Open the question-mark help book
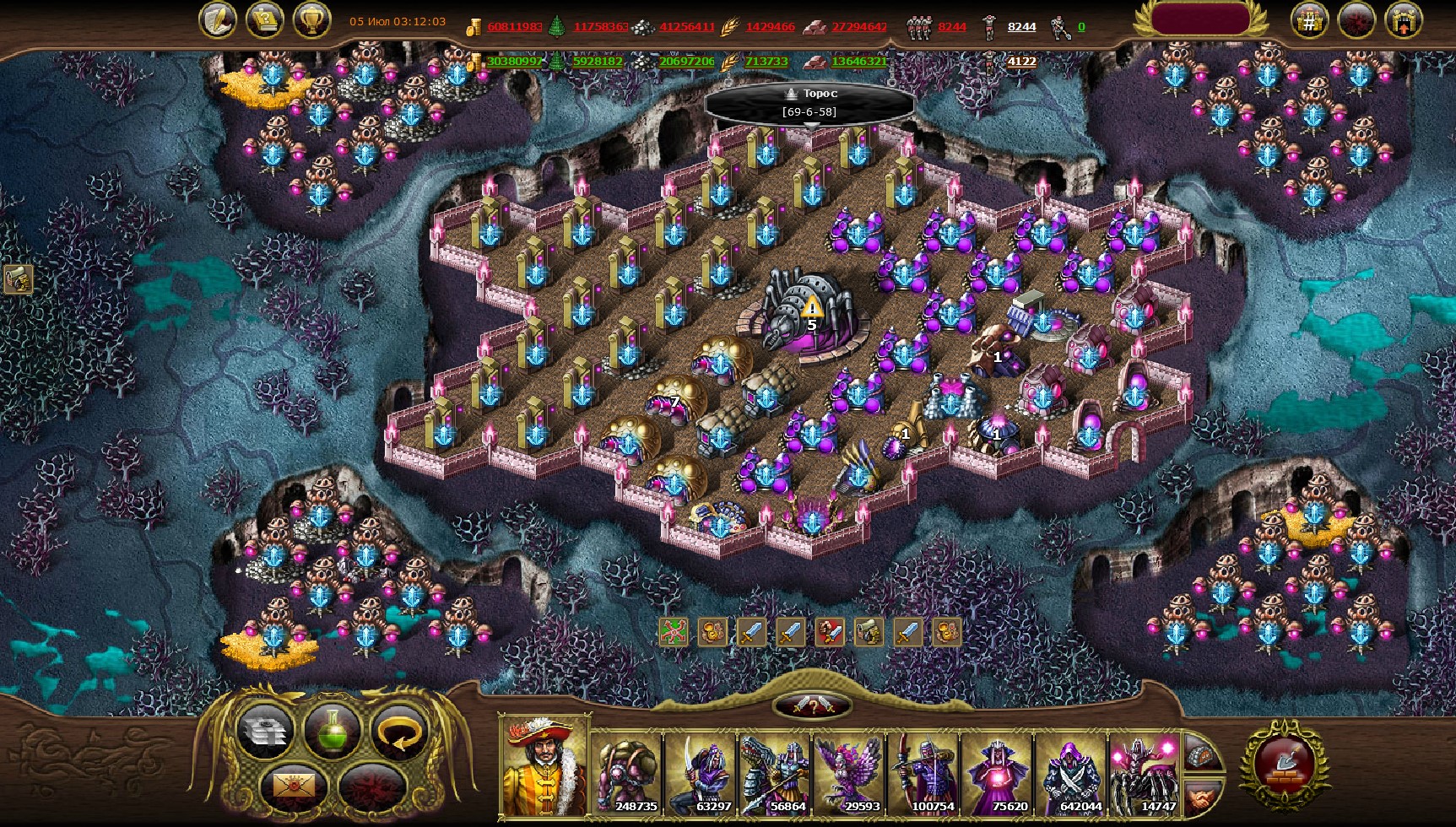1456x827 pixels. (x=265, y=20)
